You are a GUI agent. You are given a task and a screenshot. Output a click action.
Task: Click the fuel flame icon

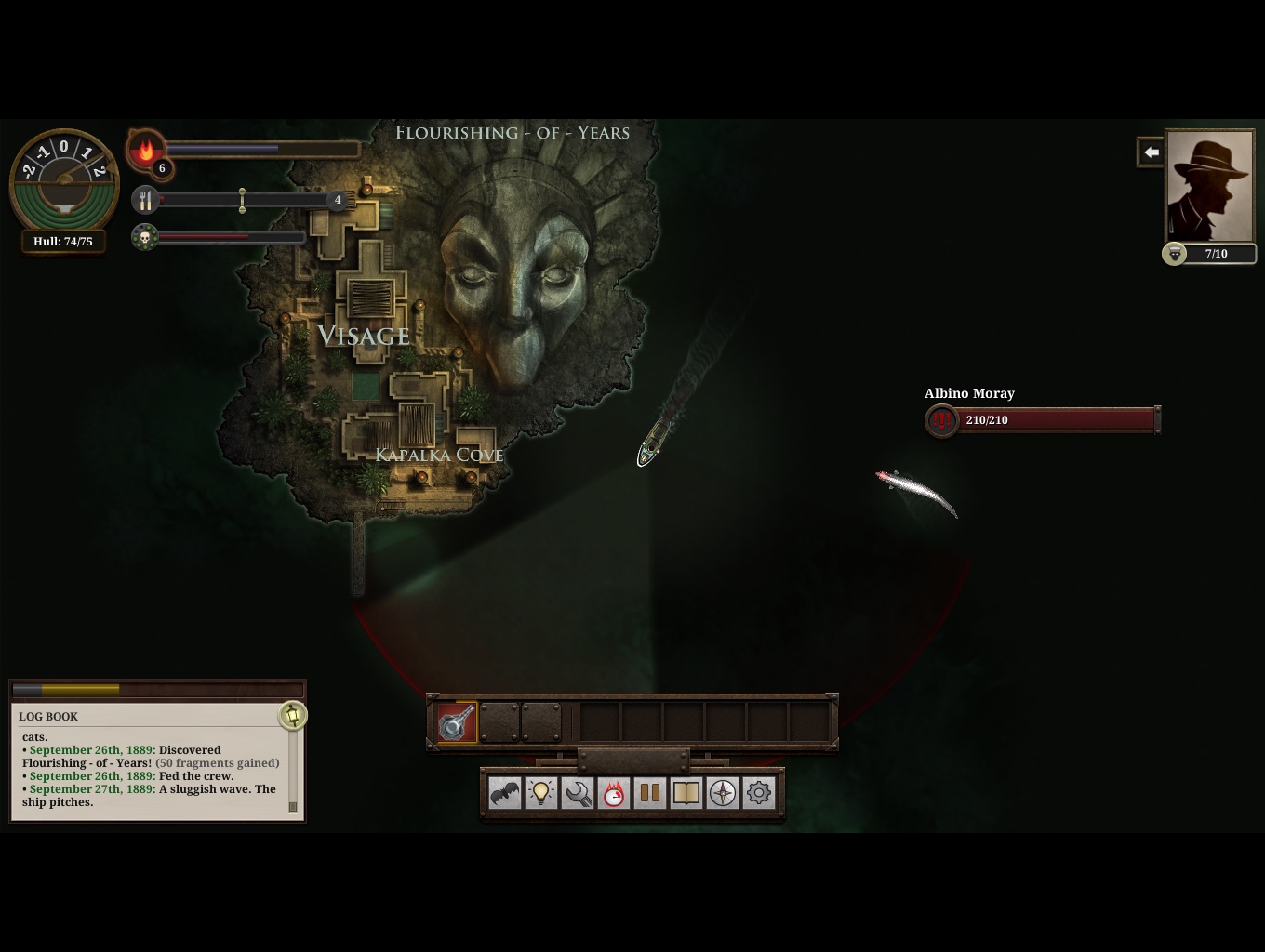click(145, 150)
